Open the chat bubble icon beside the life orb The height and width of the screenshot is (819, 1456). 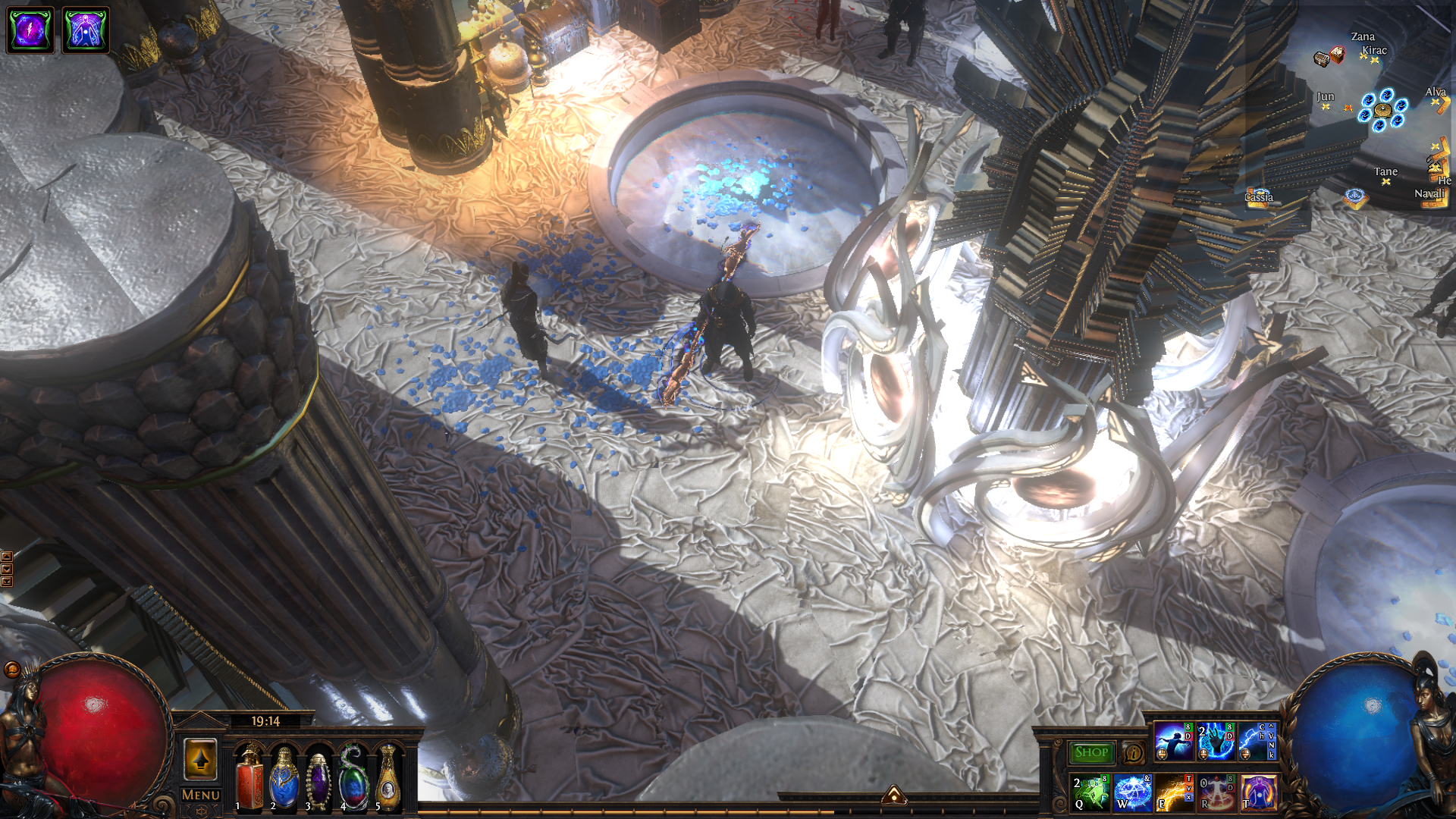pos(12,669)
